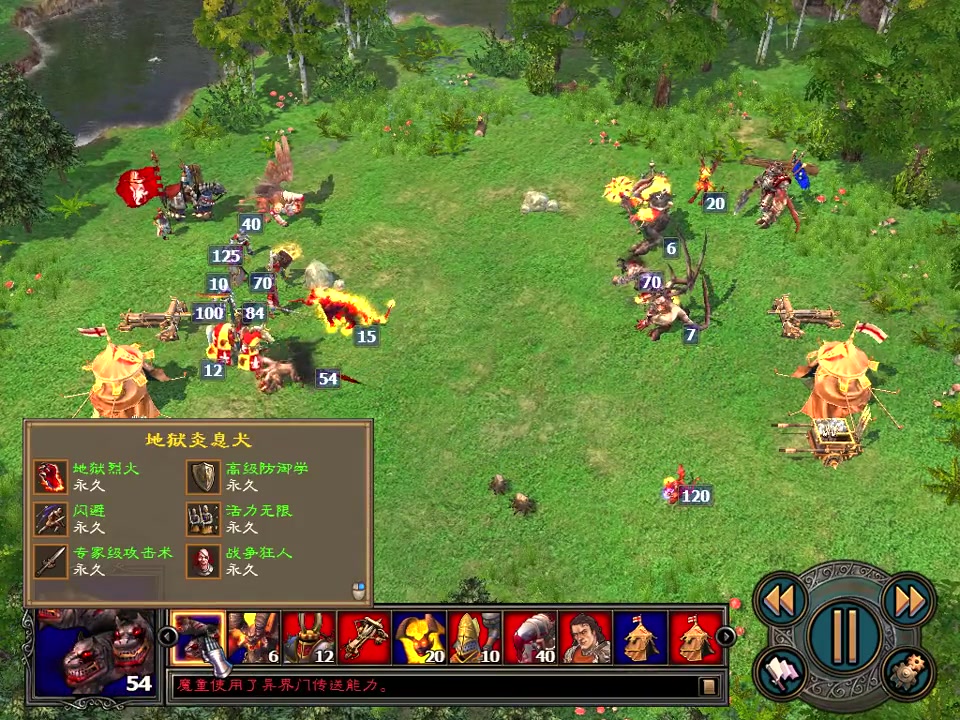Rewind with the double-left-arrow button
960x720 pixels.
coord(780,600)
